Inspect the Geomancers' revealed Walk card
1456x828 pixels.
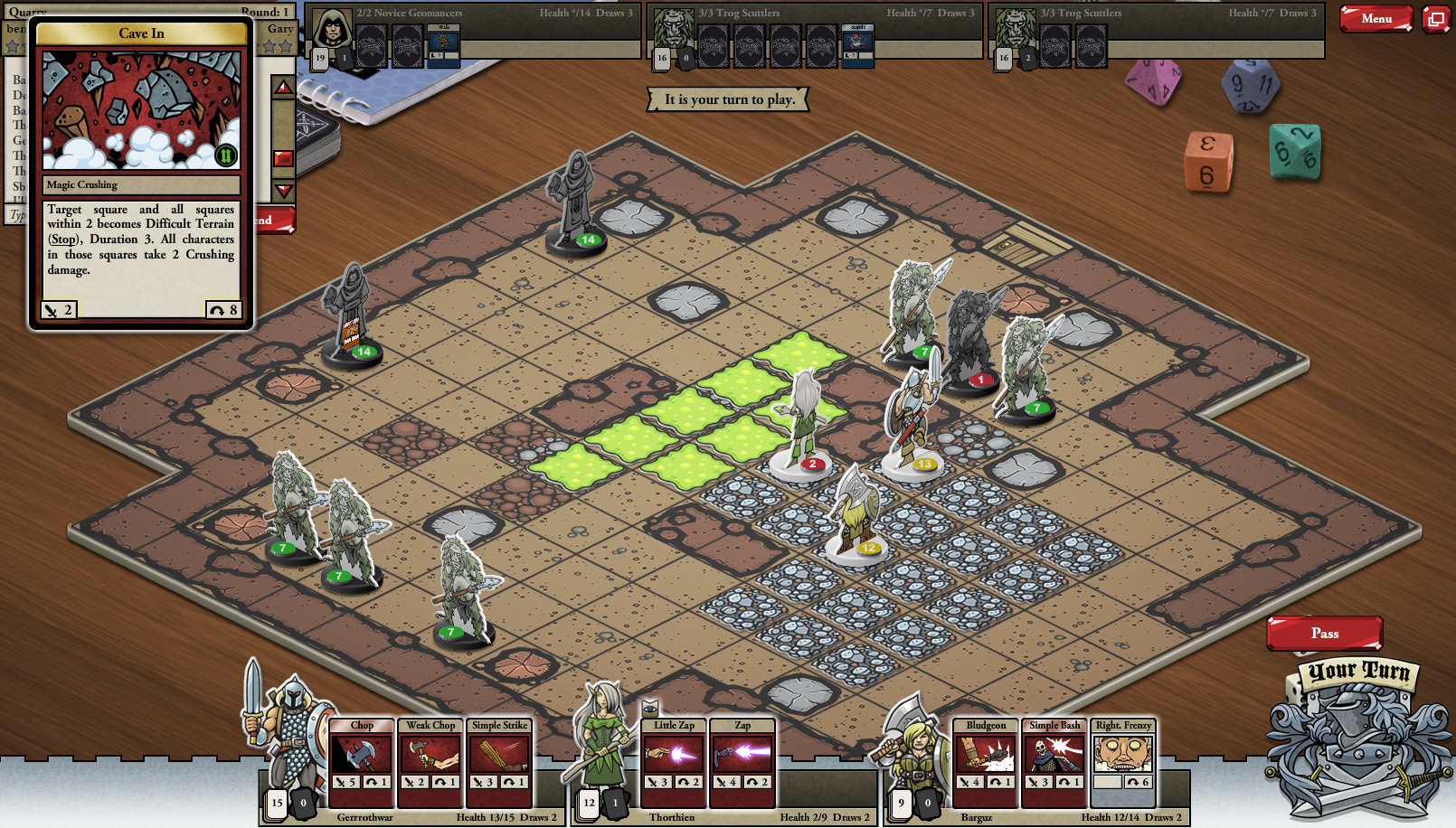443,45
